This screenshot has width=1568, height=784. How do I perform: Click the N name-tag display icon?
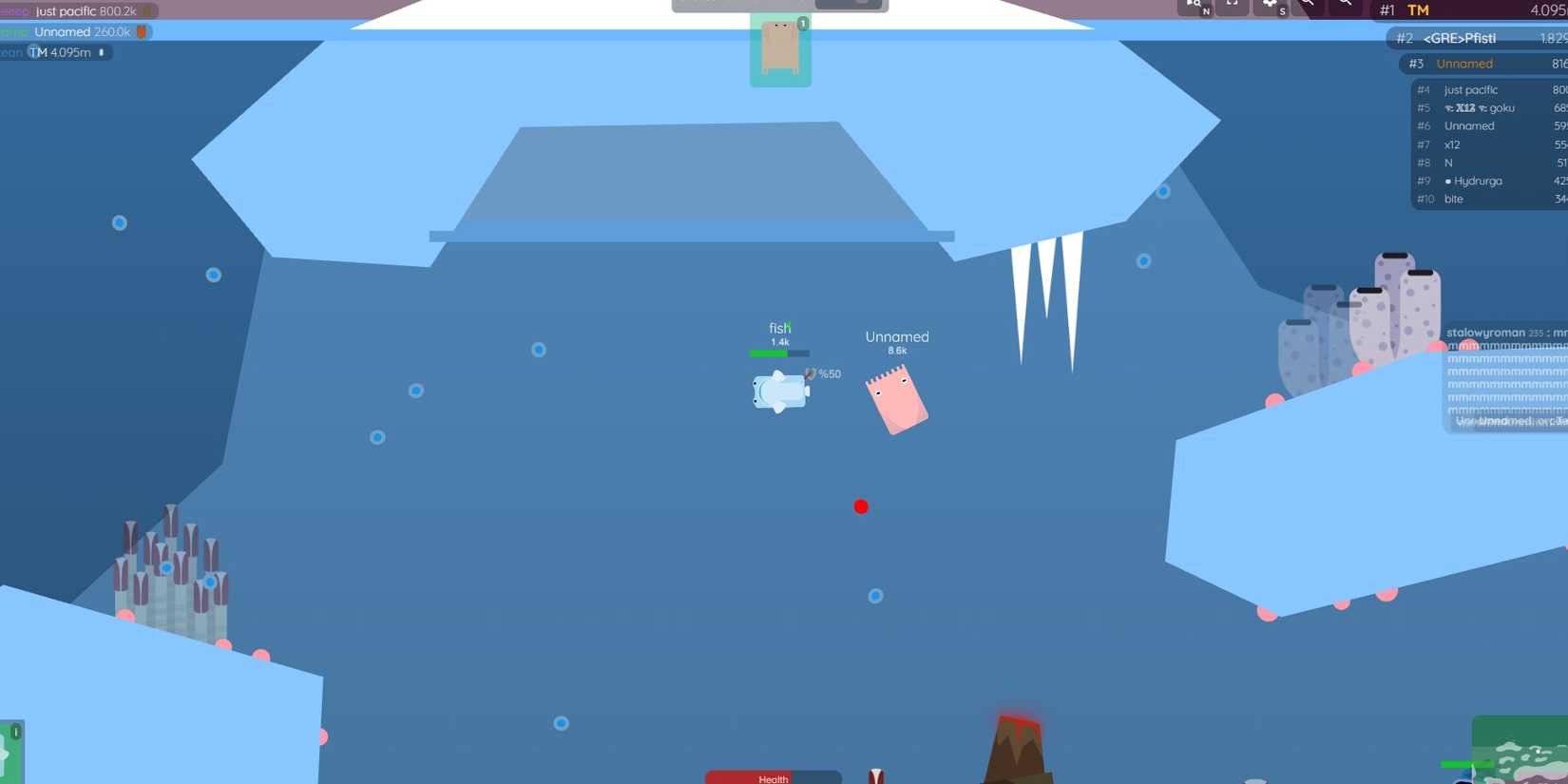[x=1194, y=6]
